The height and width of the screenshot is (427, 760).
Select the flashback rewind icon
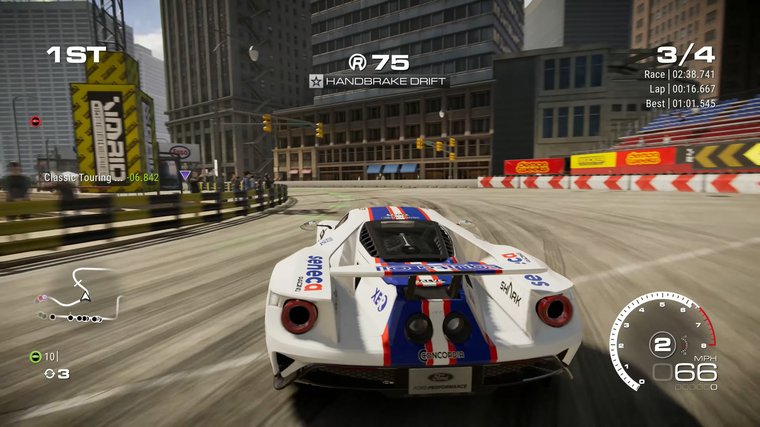(48, 374)
